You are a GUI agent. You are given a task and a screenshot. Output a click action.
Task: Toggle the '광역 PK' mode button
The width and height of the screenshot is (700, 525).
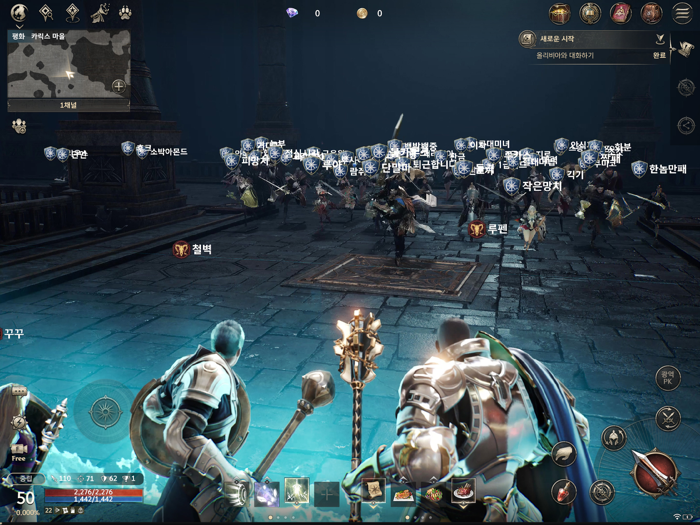667,378
